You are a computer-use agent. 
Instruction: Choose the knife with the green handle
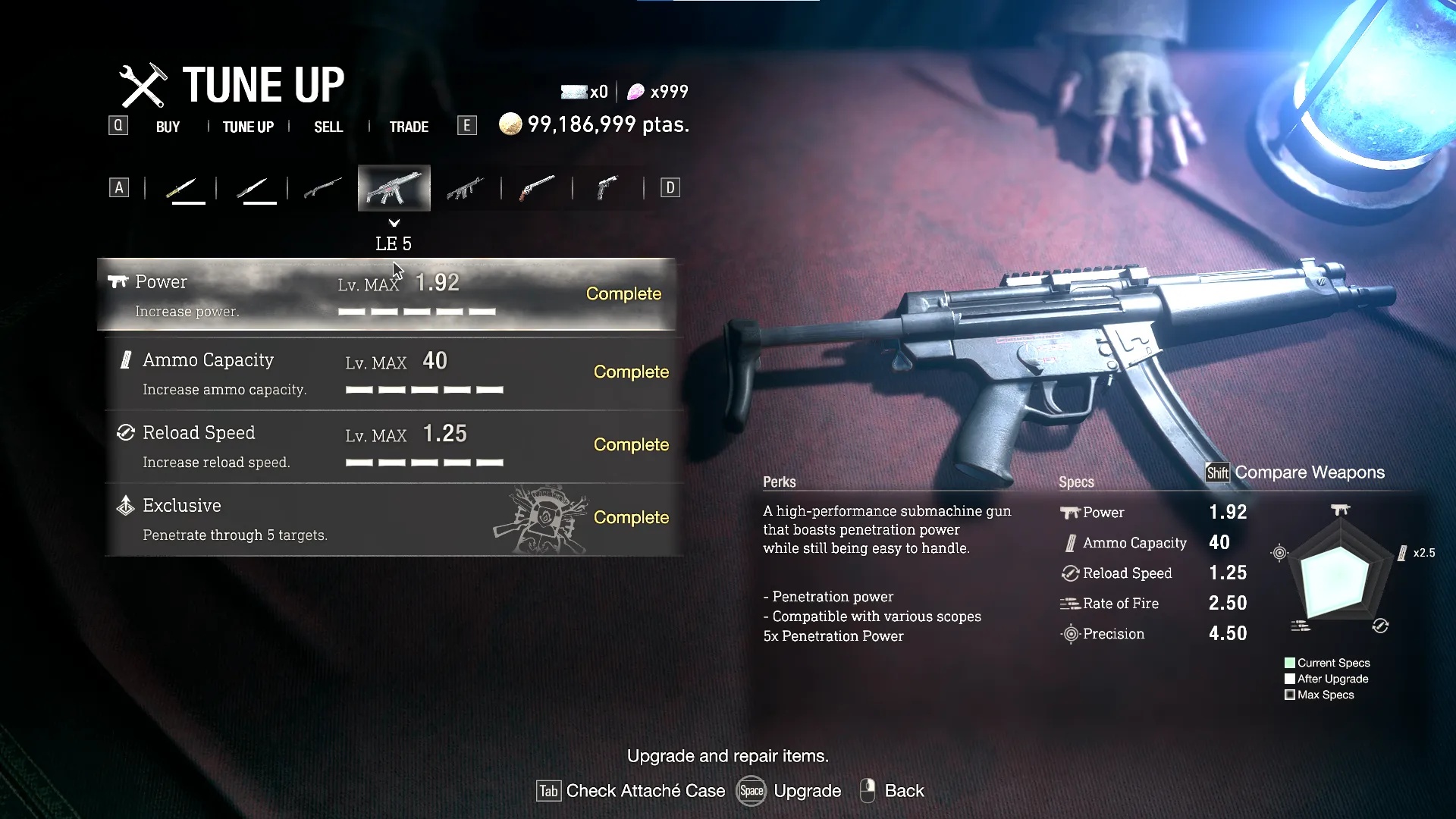pyautogui.click(x=181, y=188)
